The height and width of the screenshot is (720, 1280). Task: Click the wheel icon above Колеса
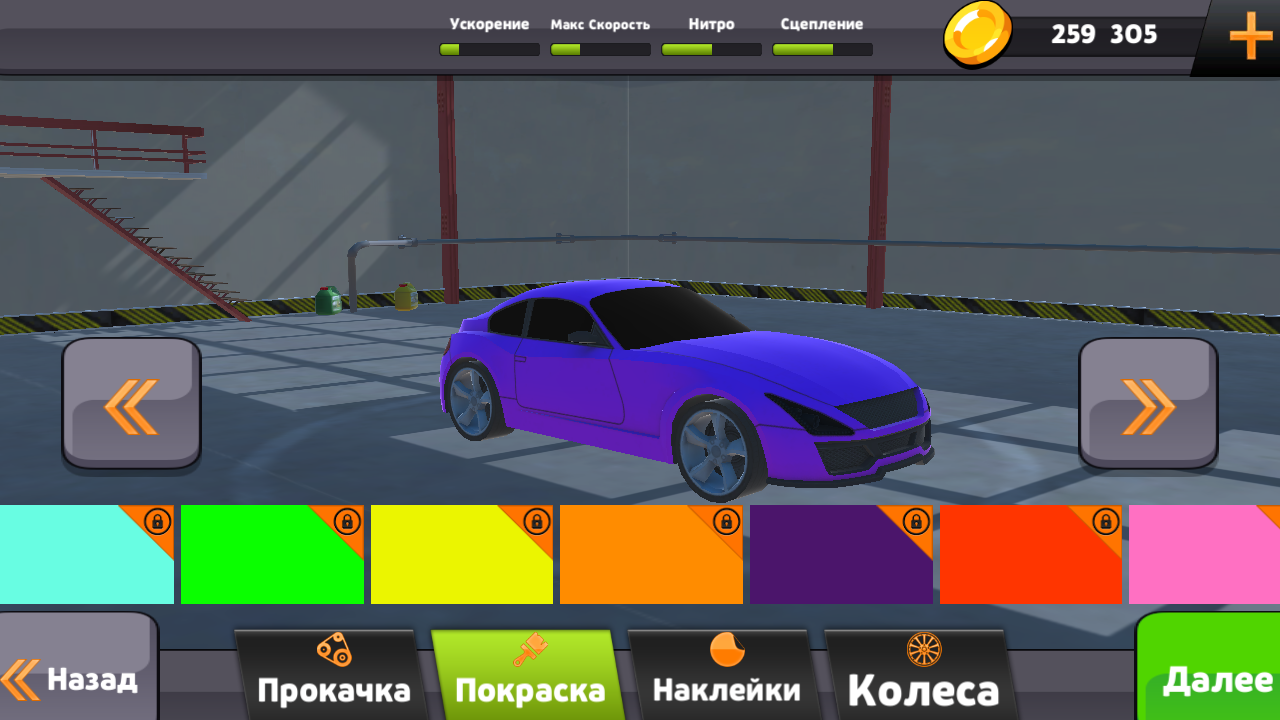tap(925, 650)
